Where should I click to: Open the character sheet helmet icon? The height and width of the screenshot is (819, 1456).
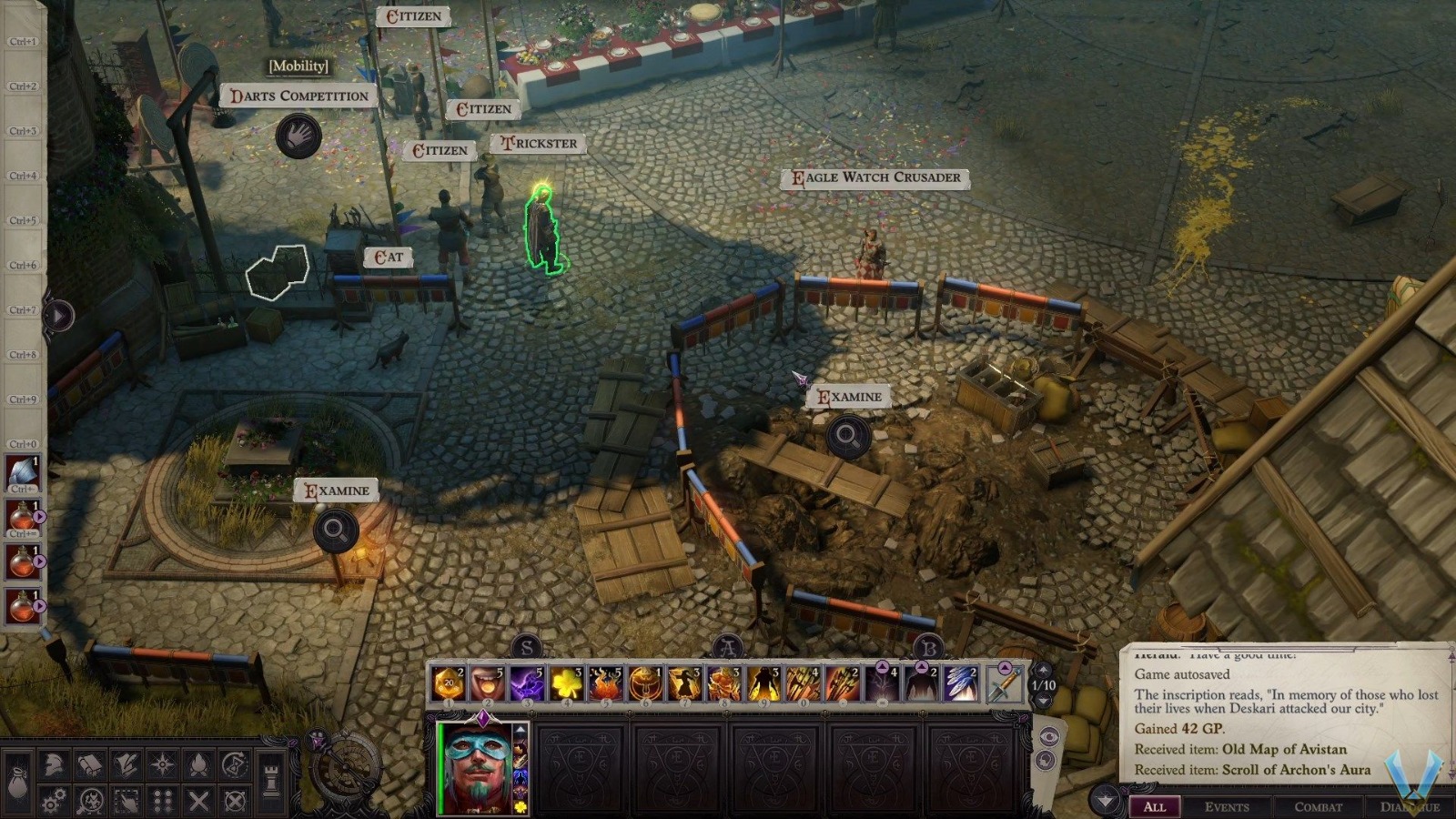point(52,763)
